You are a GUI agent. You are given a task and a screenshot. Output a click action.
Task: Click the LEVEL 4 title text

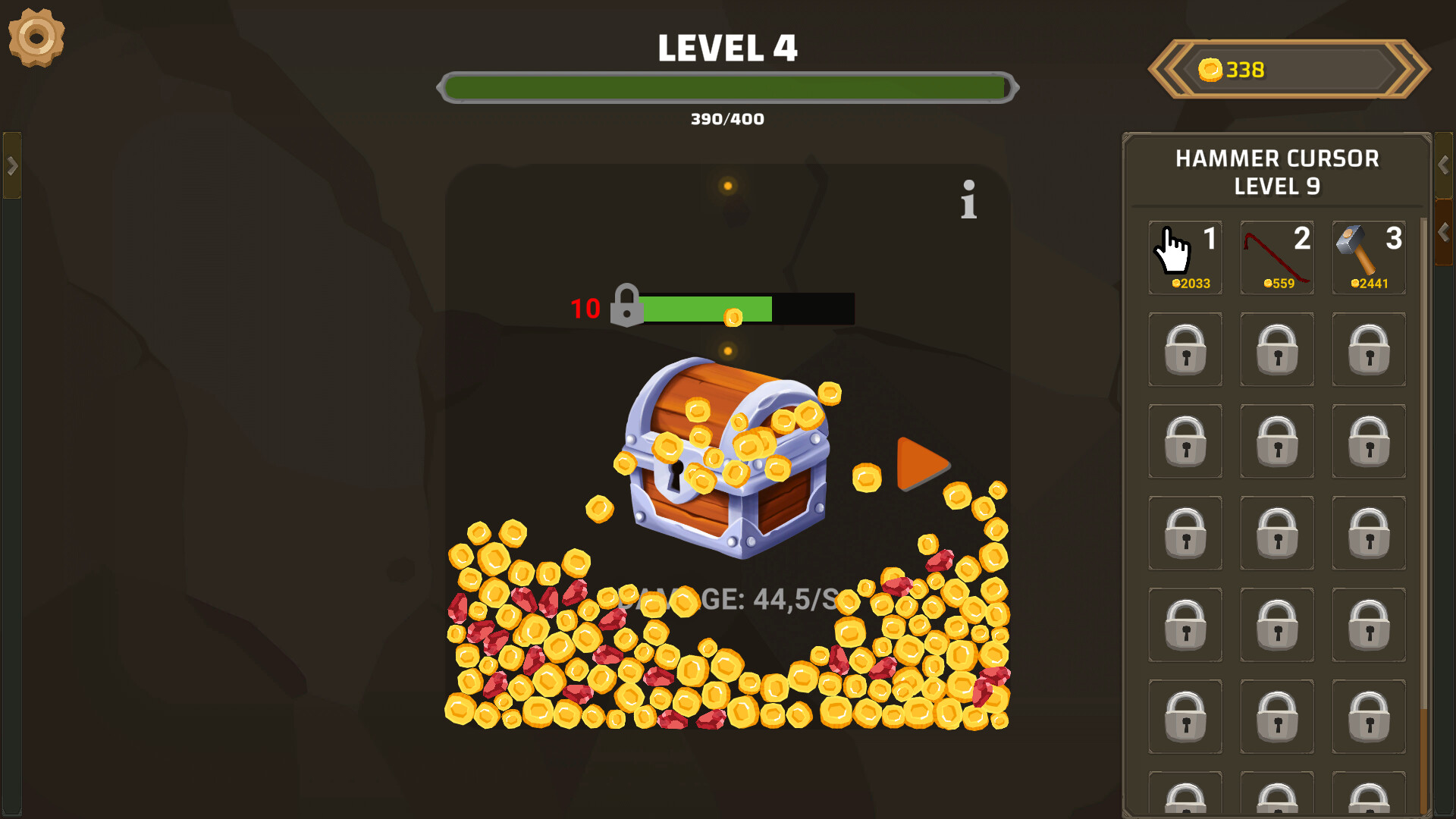pos(727,48)
